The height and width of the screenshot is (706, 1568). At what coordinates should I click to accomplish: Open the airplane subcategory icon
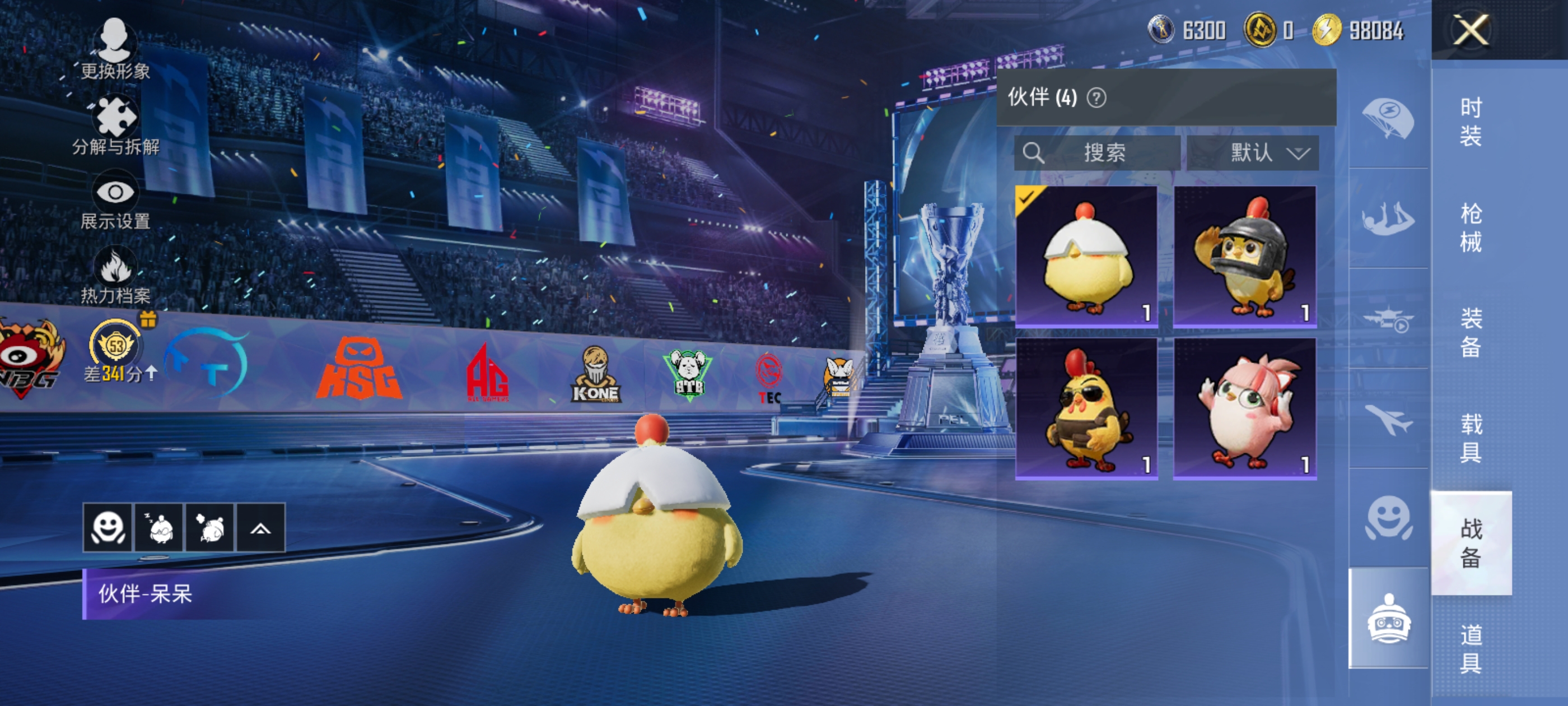click(1388, 419)
